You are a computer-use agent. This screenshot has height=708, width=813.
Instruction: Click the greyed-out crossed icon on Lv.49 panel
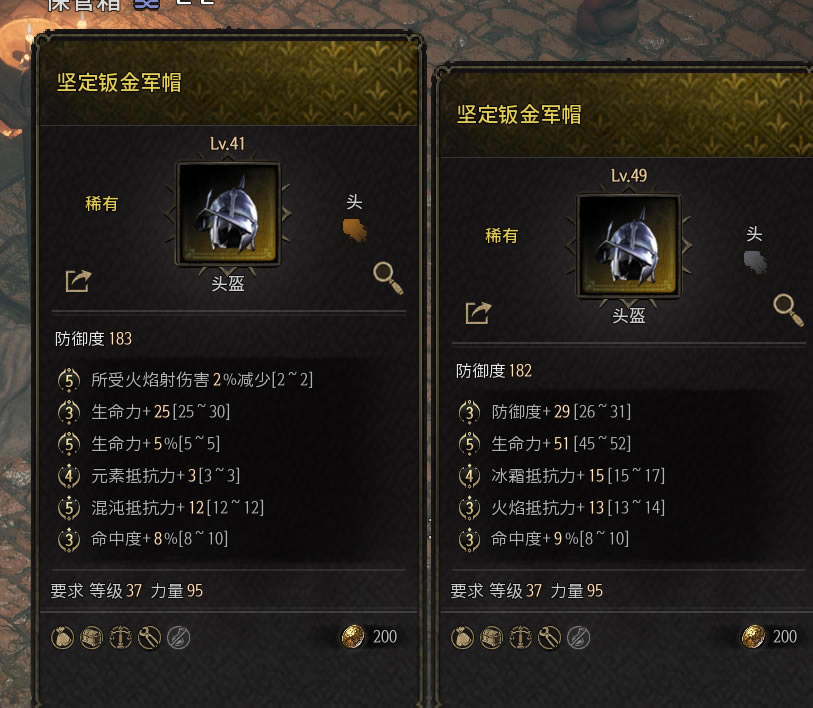point(578,637)
